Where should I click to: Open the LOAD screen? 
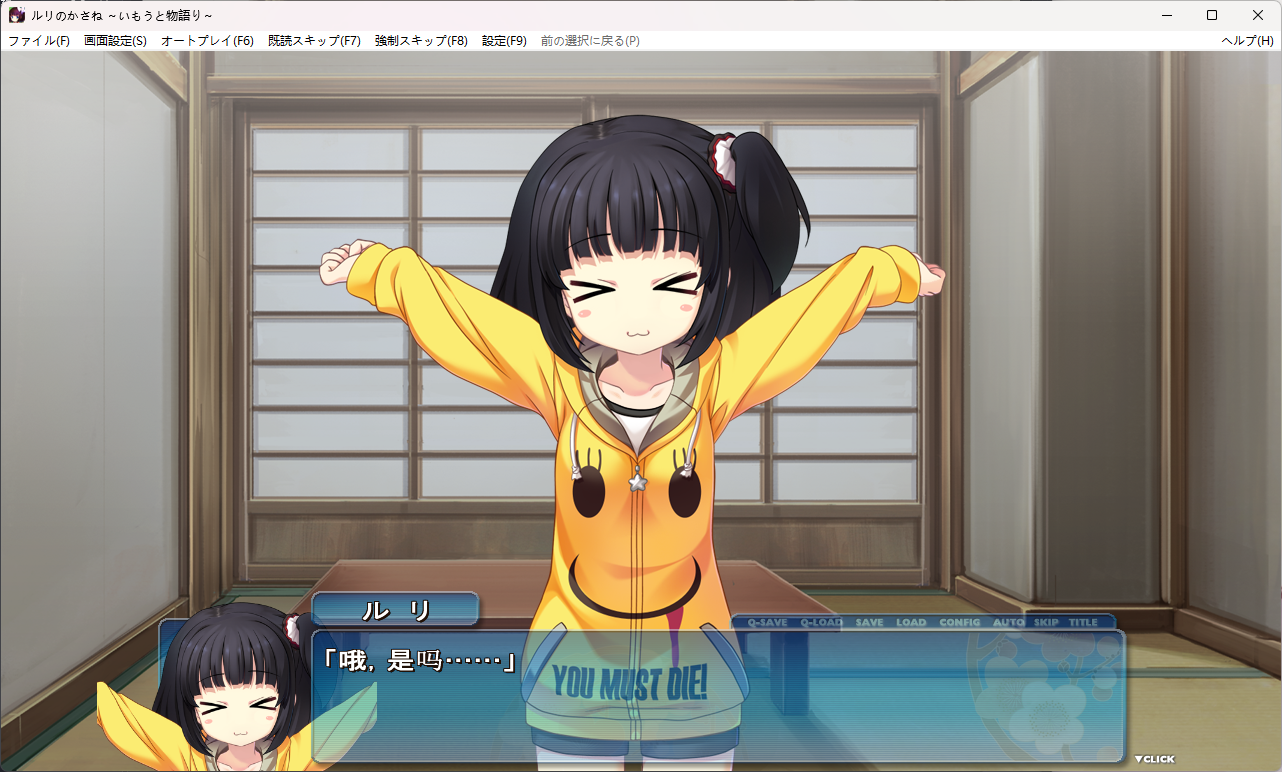click(x=911, y=622)
